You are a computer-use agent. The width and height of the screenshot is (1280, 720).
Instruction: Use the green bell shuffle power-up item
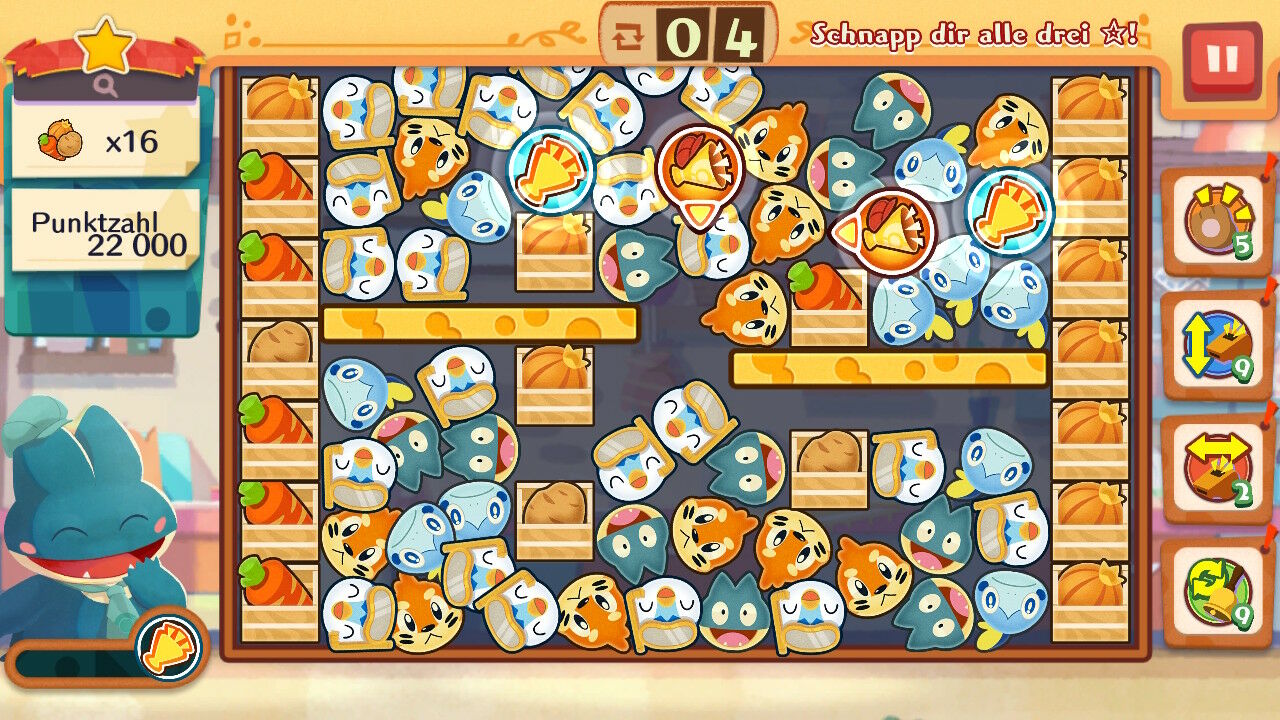pos(1216,591)
